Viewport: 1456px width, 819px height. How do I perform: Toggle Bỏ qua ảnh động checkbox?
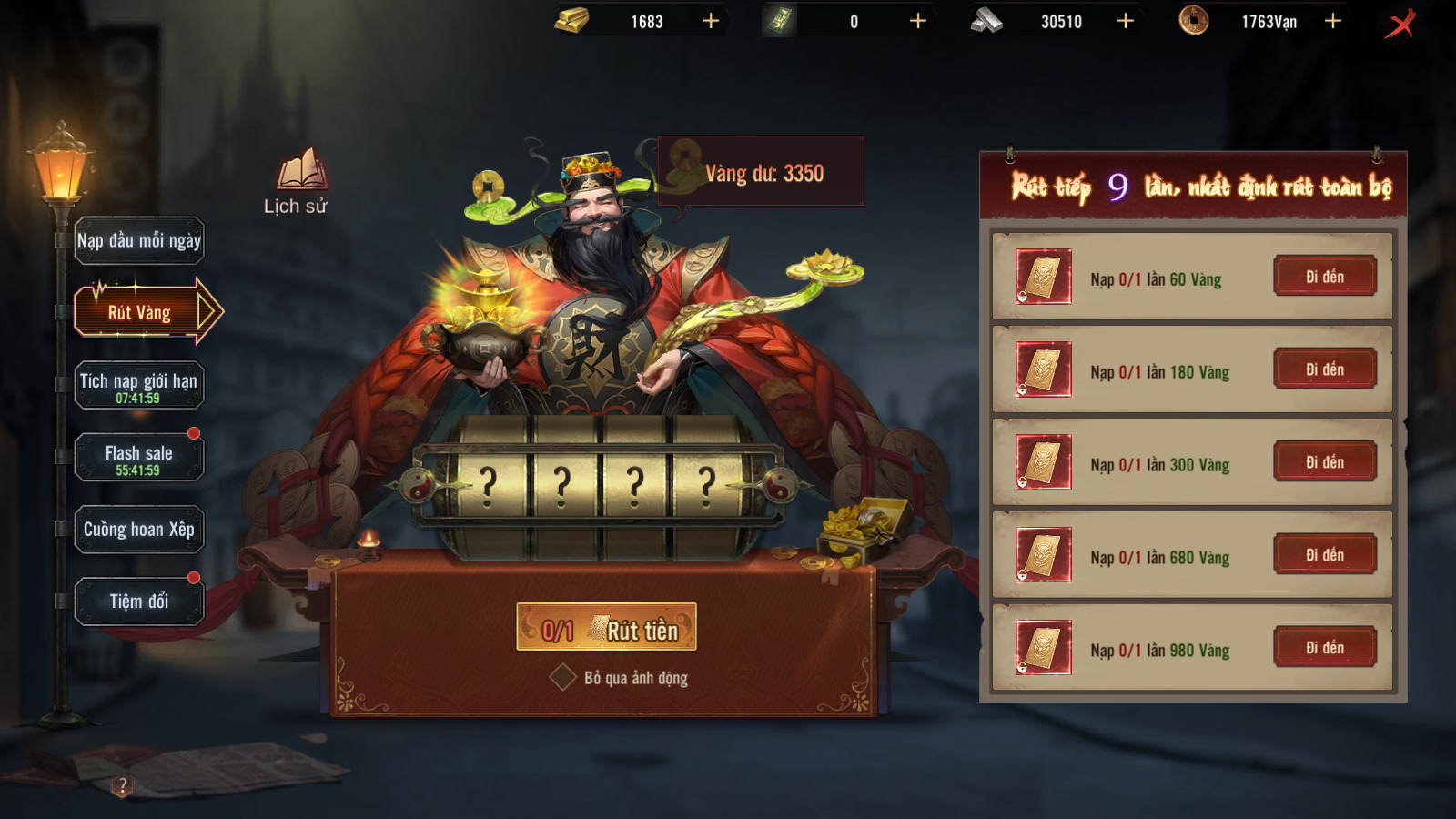562,677
